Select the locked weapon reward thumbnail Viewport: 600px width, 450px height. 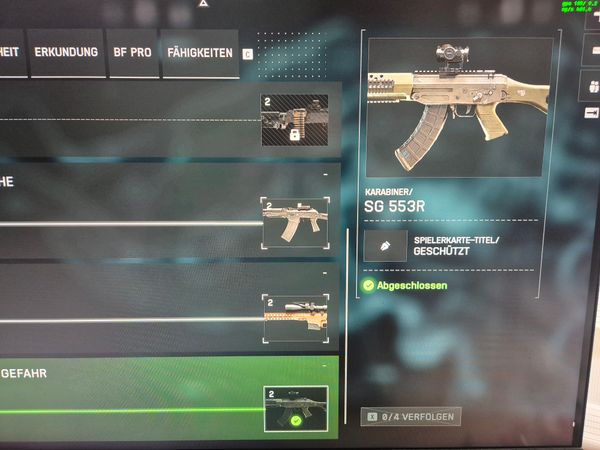click(294, 121)
